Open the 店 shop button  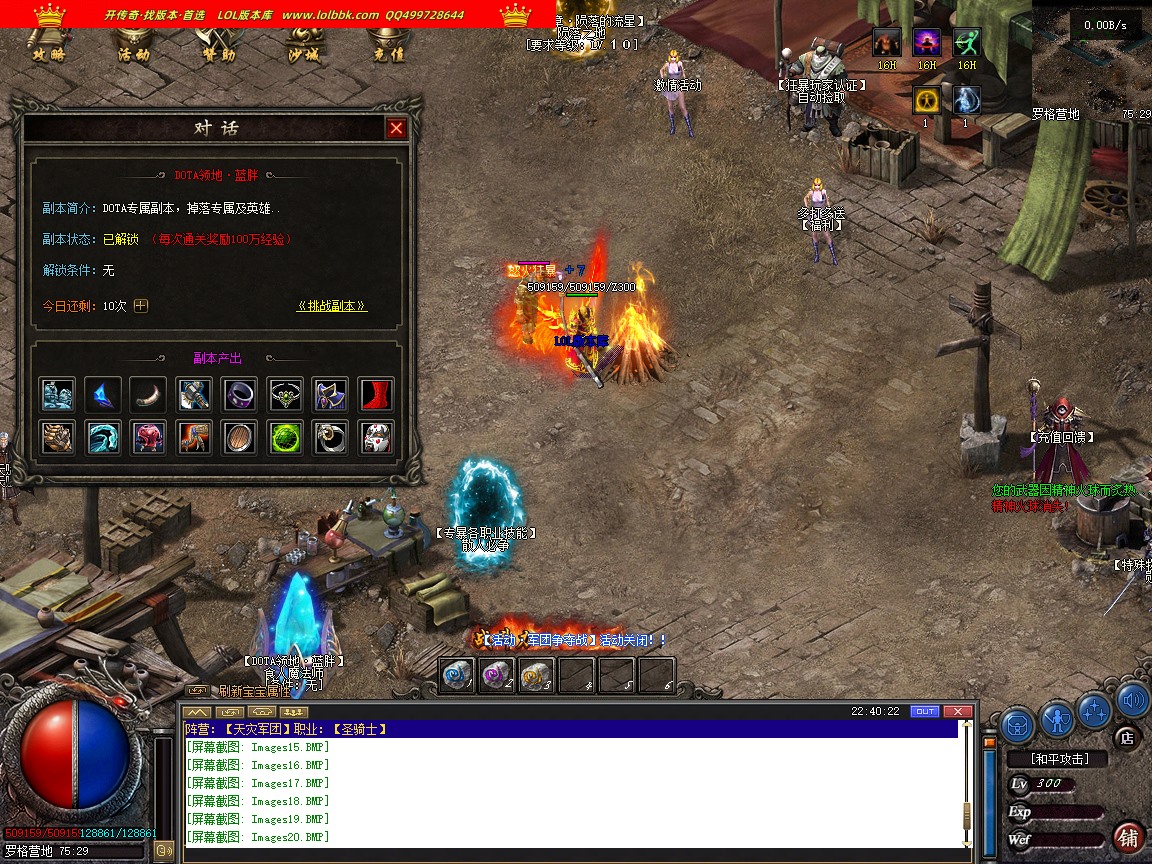(1127, 739)
